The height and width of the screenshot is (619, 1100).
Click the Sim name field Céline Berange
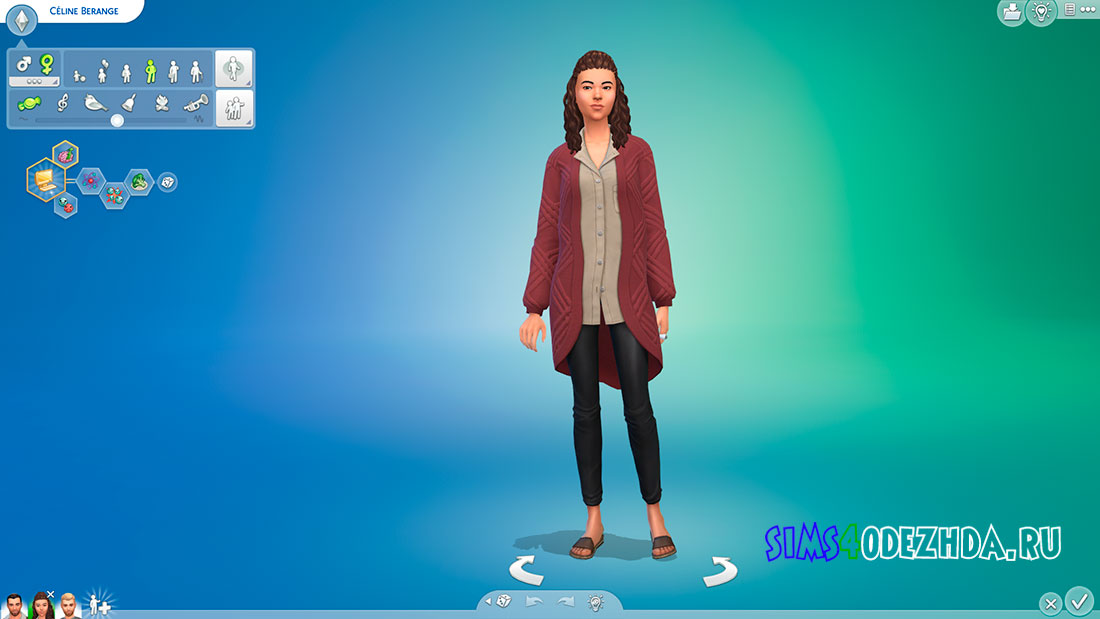coord(84,11)
